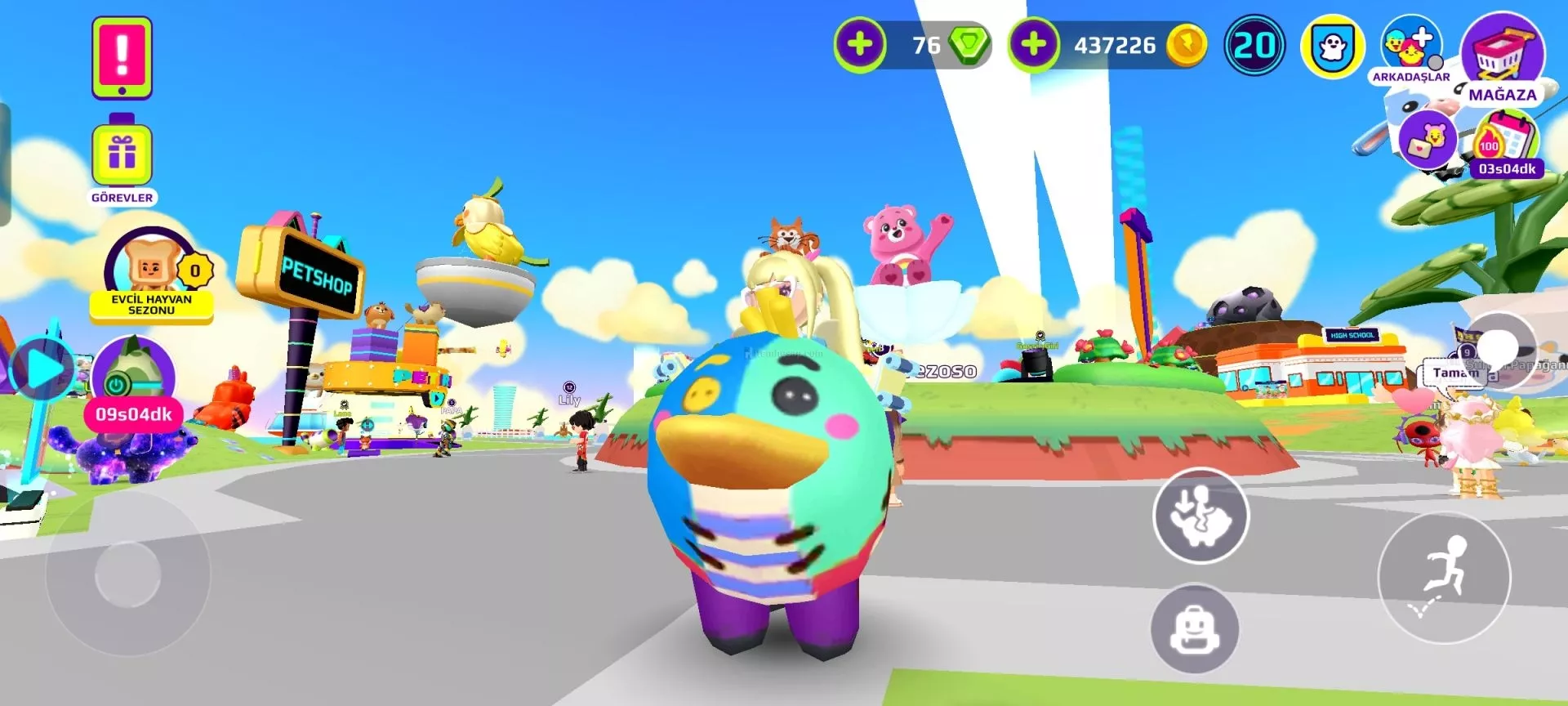Tap the jump button
This screenshot has height=706, width=1568.
click(x=1444, y=578)
